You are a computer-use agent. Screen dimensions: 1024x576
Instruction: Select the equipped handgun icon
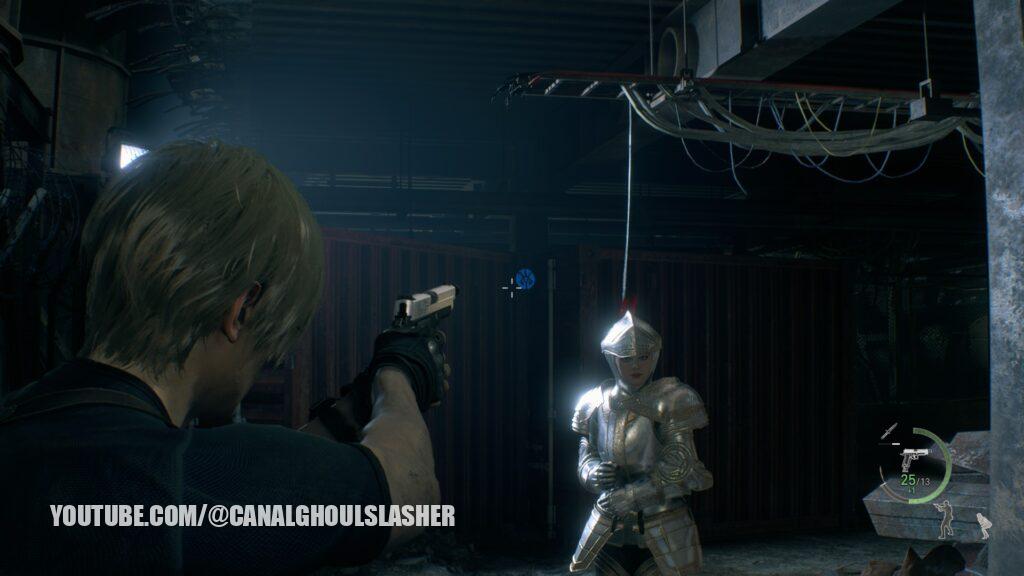(913, 459)
